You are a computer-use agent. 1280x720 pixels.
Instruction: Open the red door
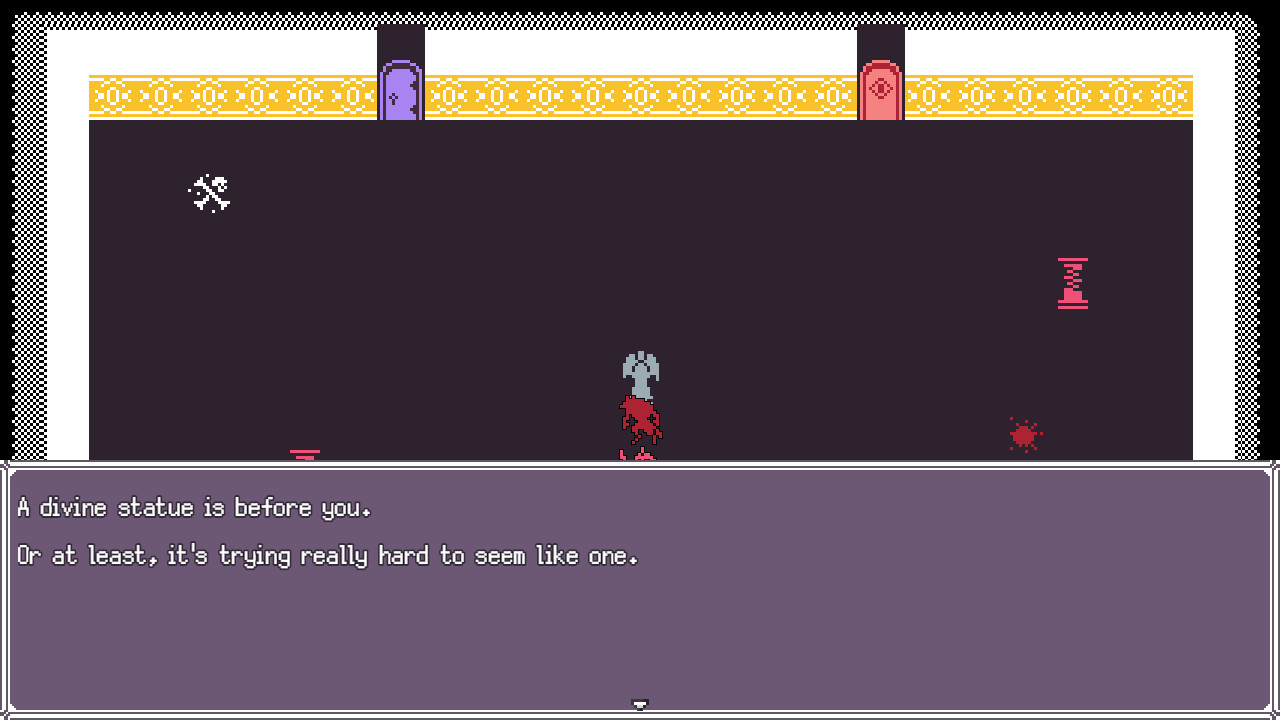pyautogui.click(x=881, y=92)
